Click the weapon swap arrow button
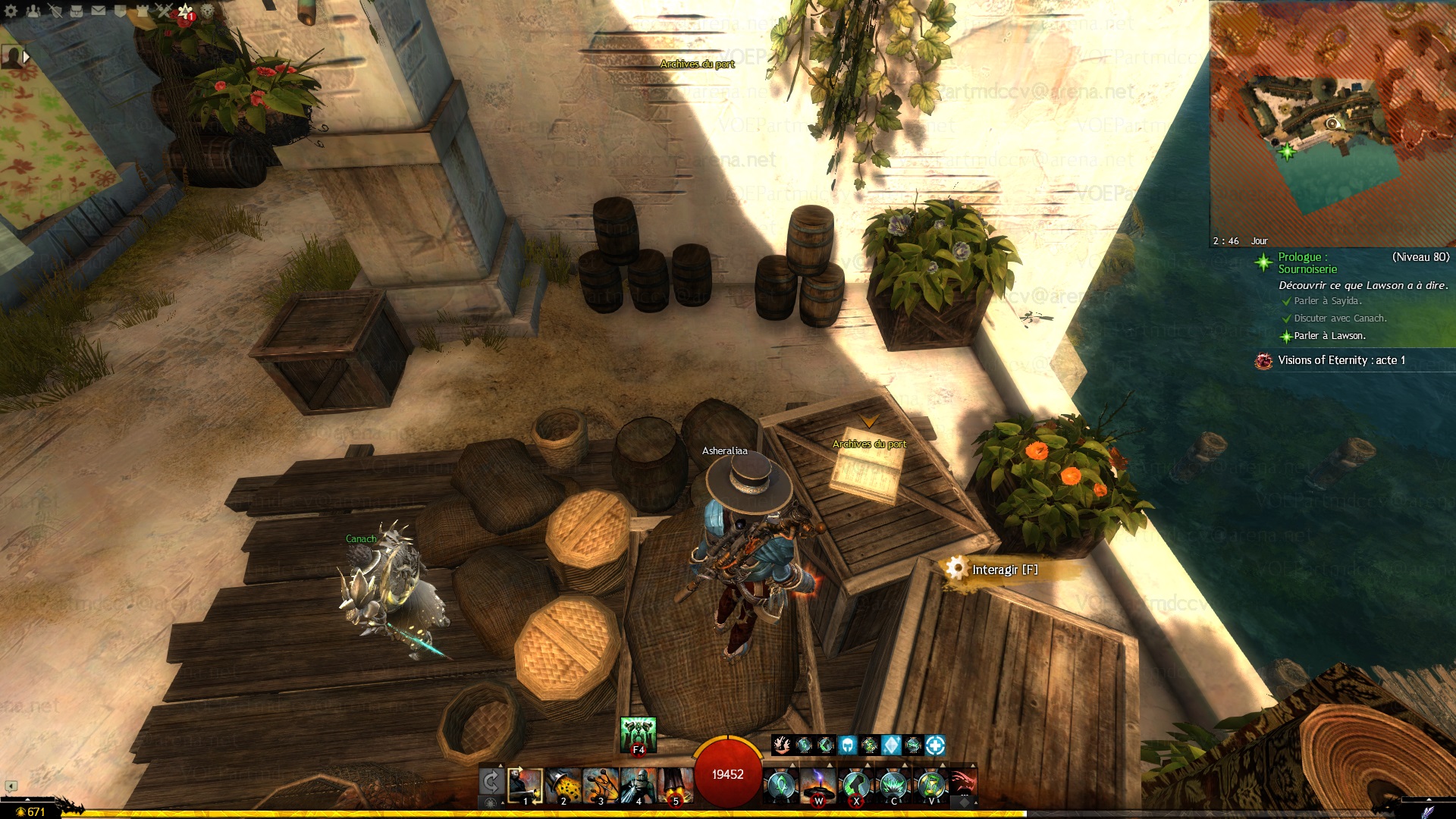Image resolution: width=1456 pixels, height=819 pixels. pos(491,782)
